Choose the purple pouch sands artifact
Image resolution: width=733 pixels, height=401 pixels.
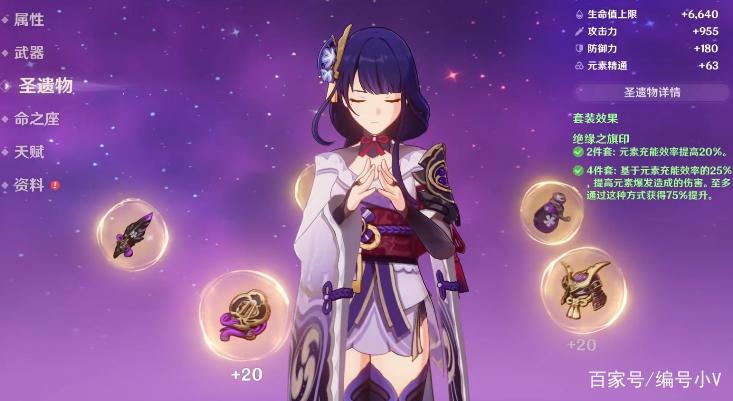click(552, 212)
